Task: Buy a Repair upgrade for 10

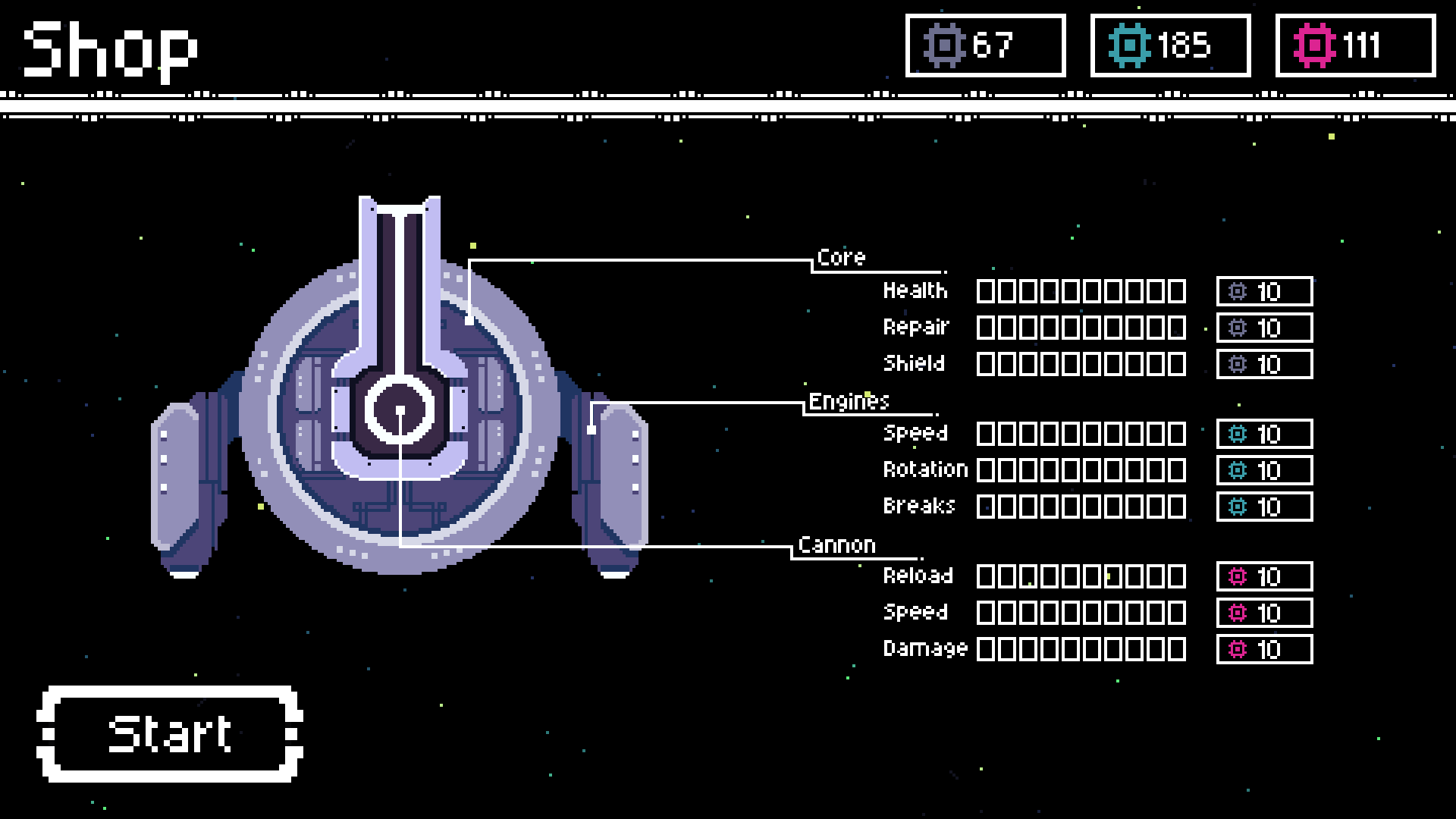Action: 1263,328
